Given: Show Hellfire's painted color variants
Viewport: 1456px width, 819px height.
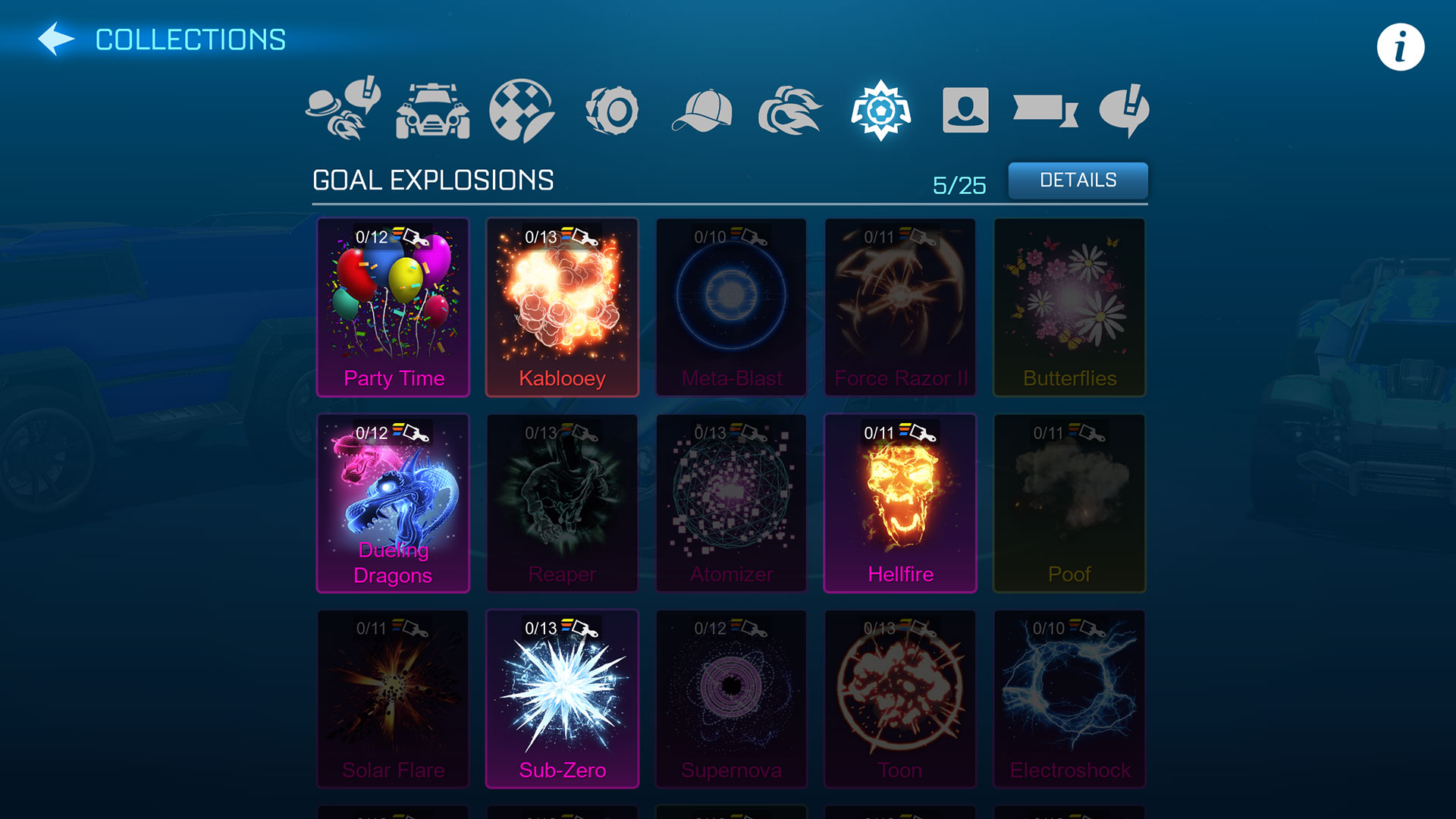Looking at the screenshot, I should pos(897,433).
